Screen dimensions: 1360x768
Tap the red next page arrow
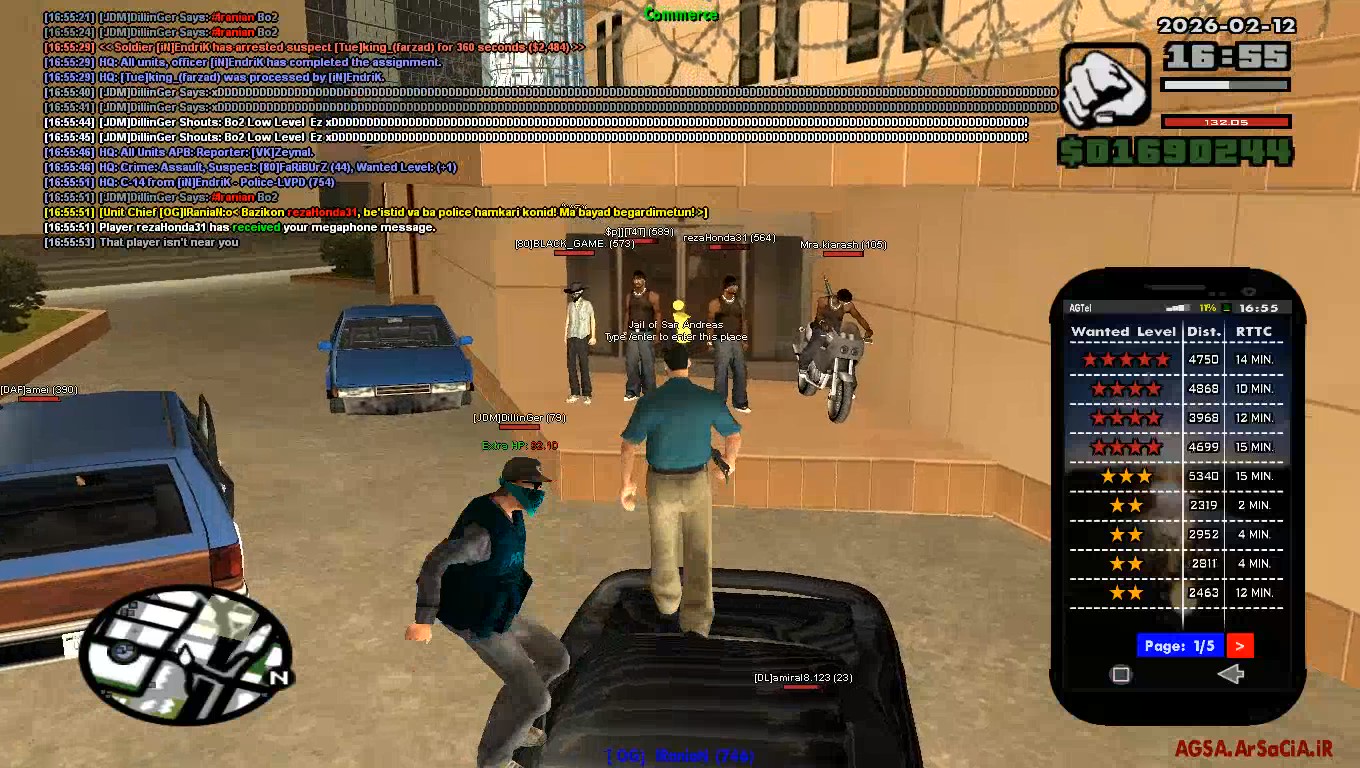(x=1239, y=646)
